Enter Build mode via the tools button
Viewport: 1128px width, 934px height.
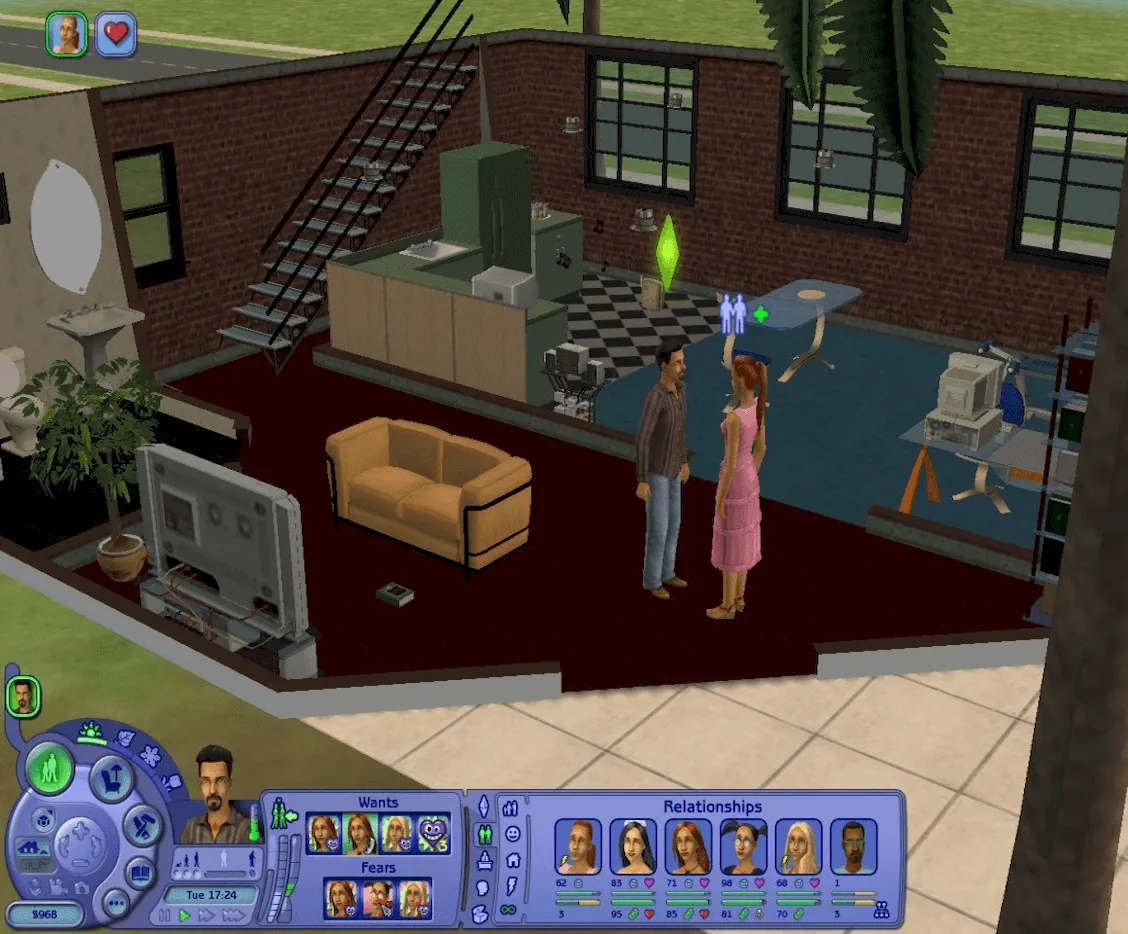[x=142, y=827]
